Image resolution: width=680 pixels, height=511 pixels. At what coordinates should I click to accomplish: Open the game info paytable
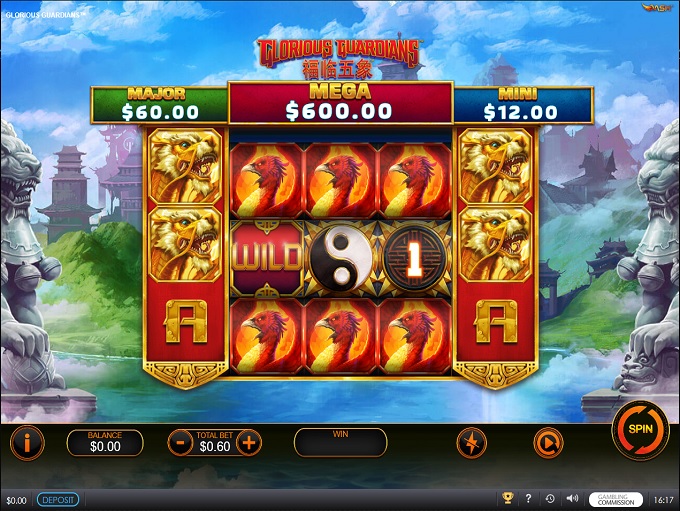pos(27,442)
